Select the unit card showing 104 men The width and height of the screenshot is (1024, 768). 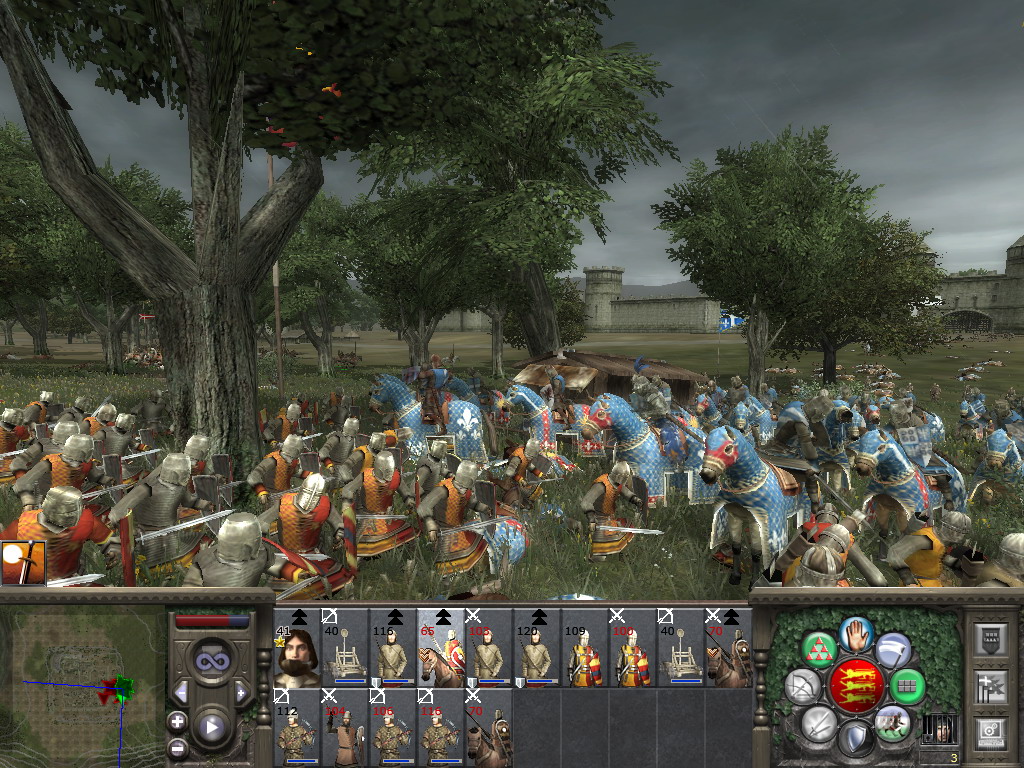tap(344, 727)
